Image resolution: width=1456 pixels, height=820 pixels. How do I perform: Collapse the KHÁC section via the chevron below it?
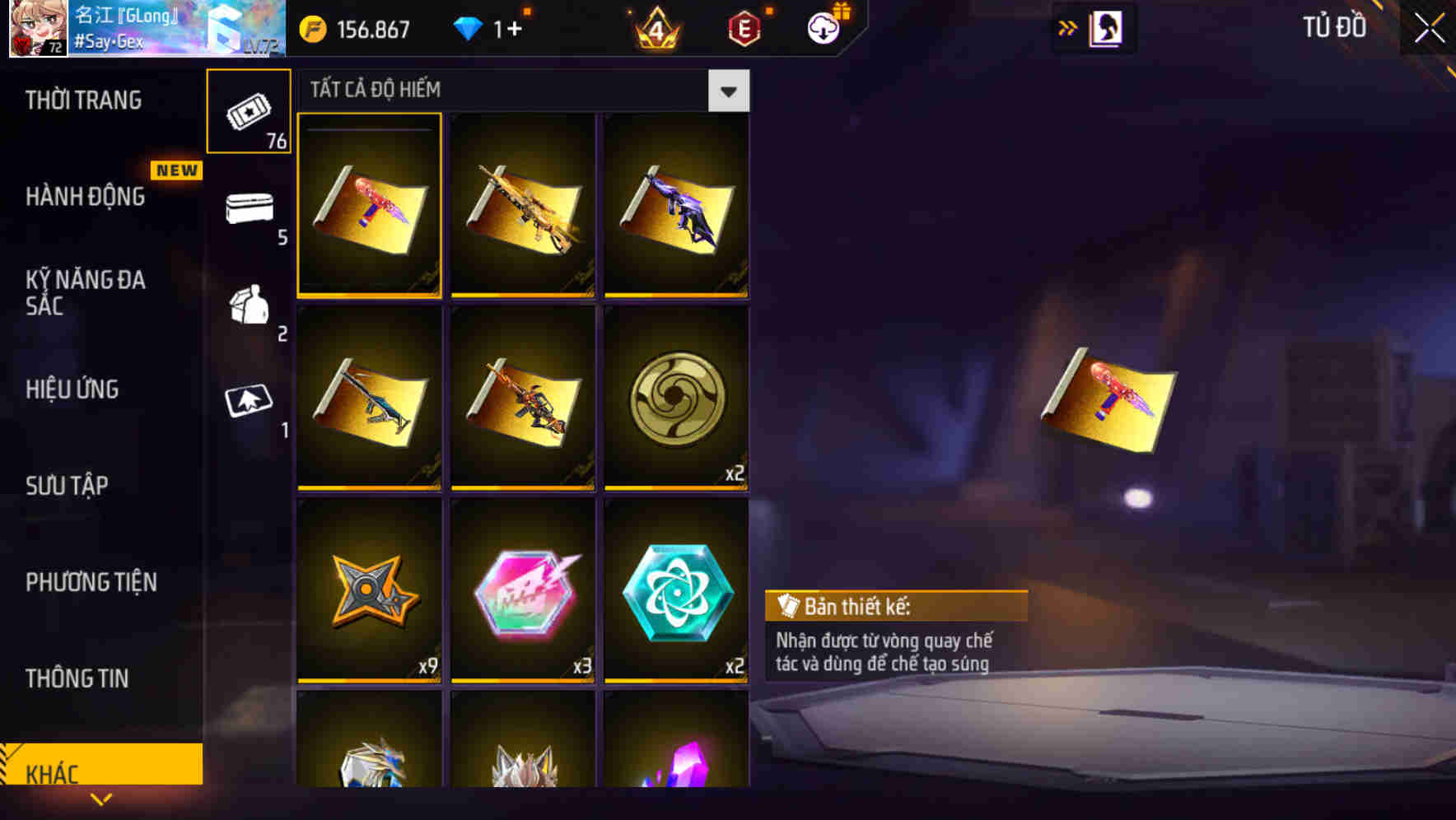tap(101, 799)
